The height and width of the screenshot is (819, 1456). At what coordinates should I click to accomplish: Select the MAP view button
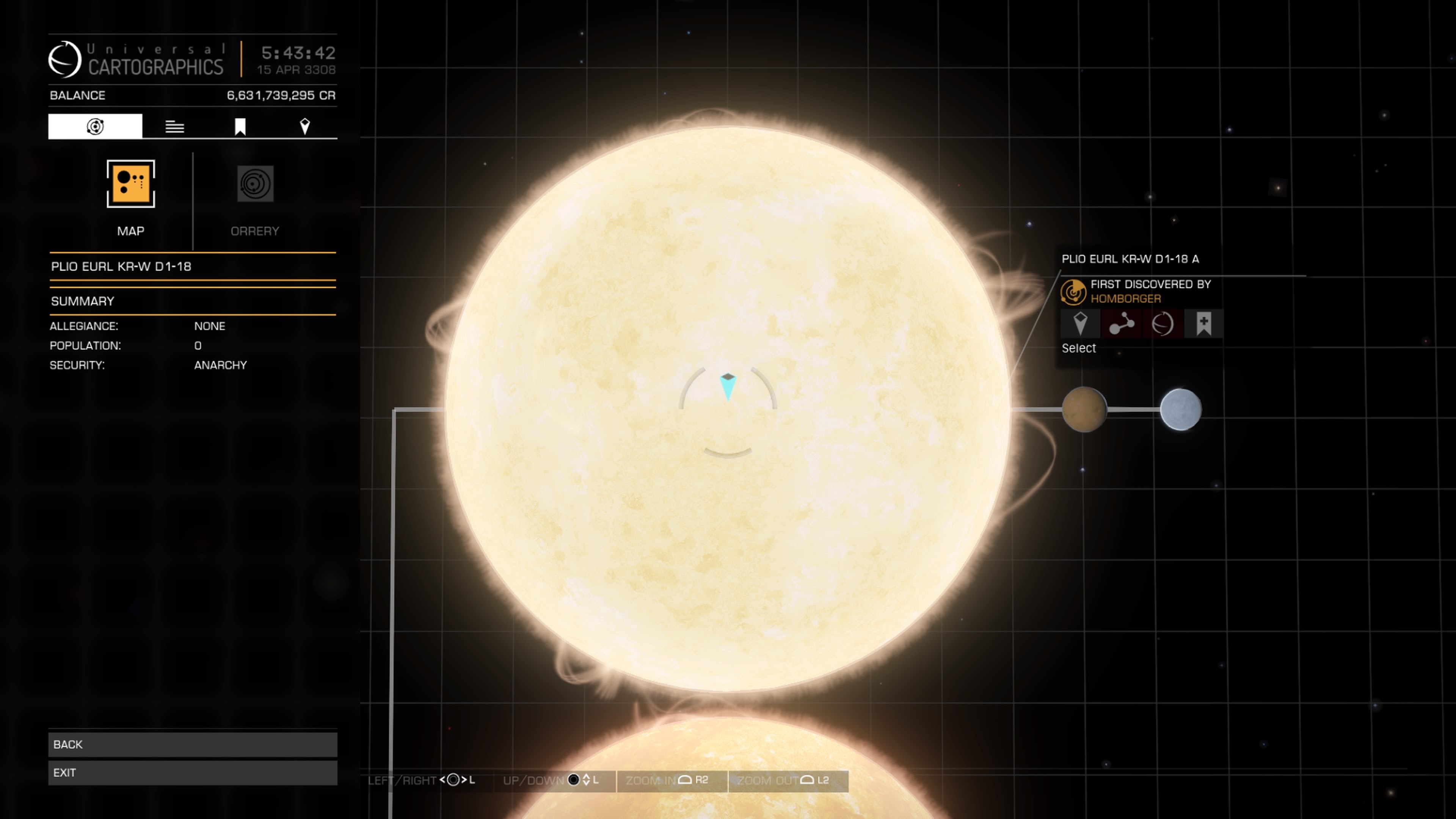pos(130,184)
